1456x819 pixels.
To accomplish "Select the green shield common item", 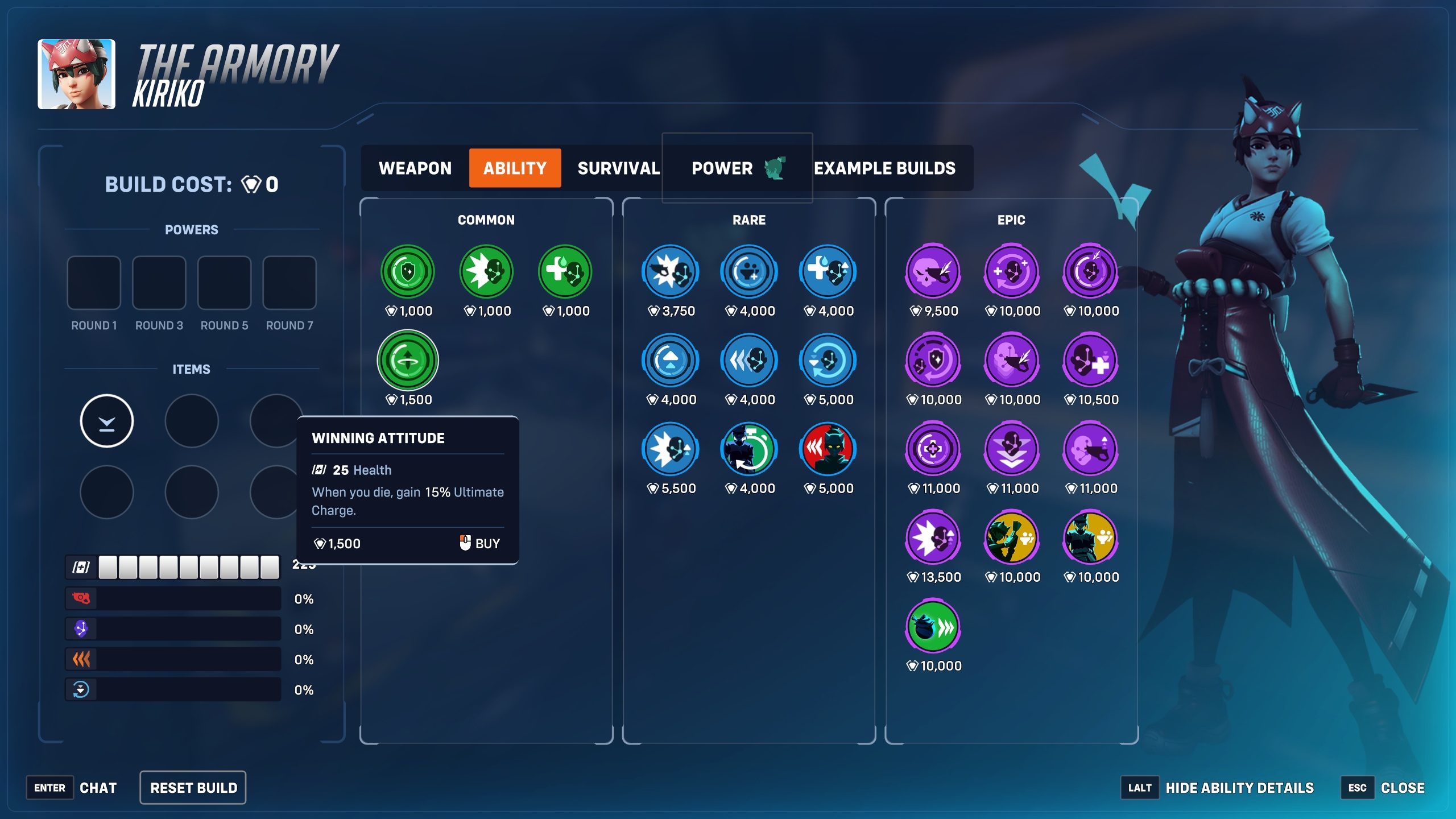I will coord(407,272).
